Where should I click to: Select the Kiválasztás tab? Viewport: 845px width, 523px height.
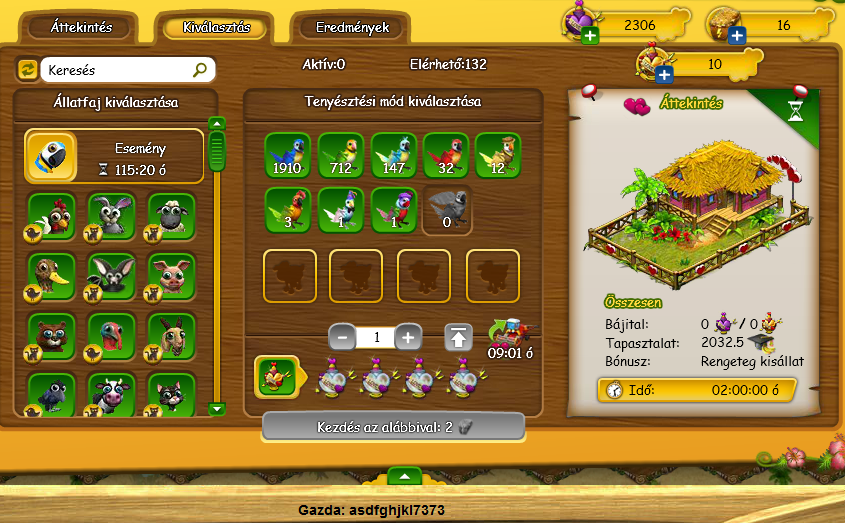point(216,27)
